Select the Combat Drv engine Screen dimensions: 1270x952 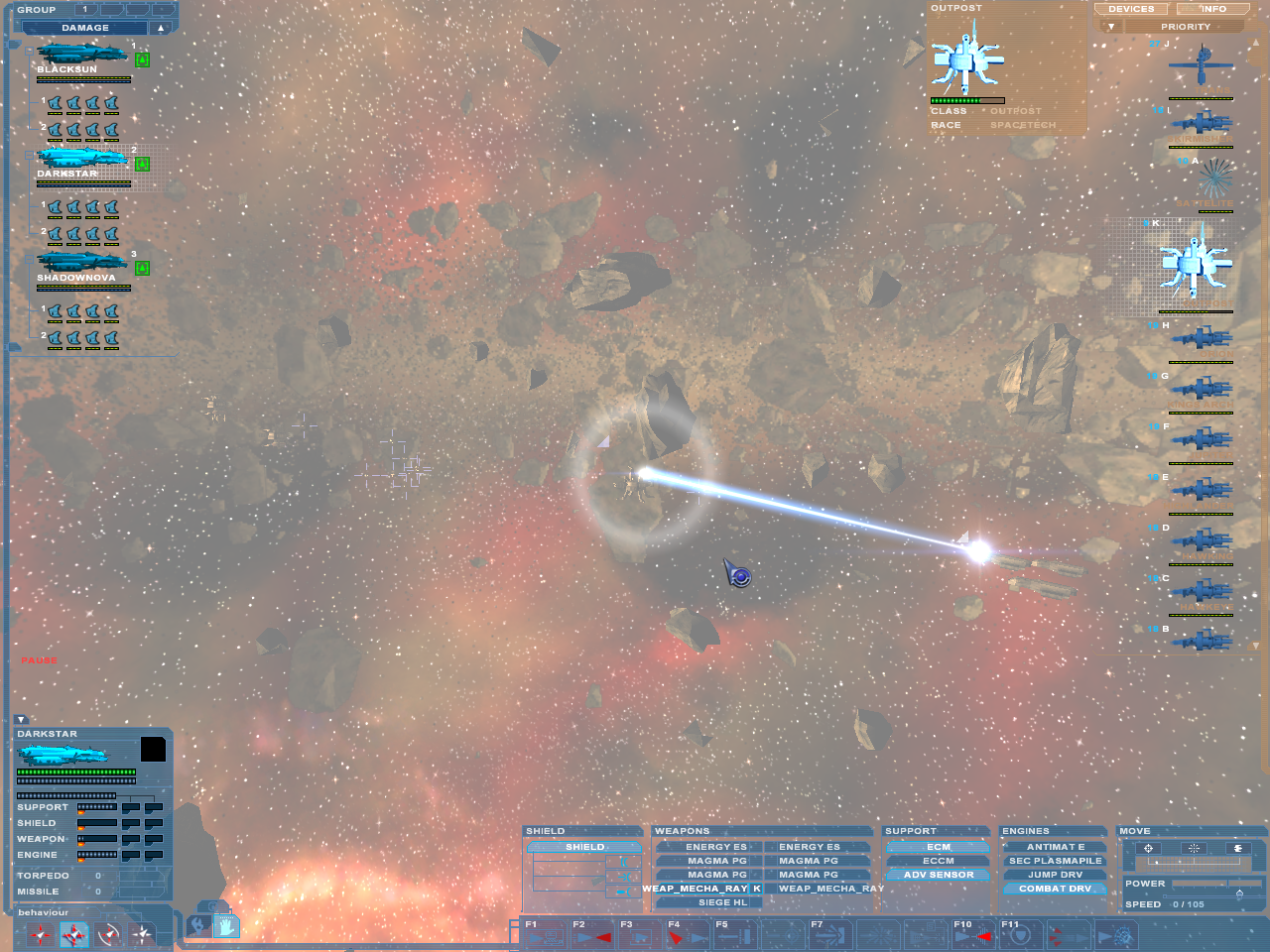(x=1055, y=889)
